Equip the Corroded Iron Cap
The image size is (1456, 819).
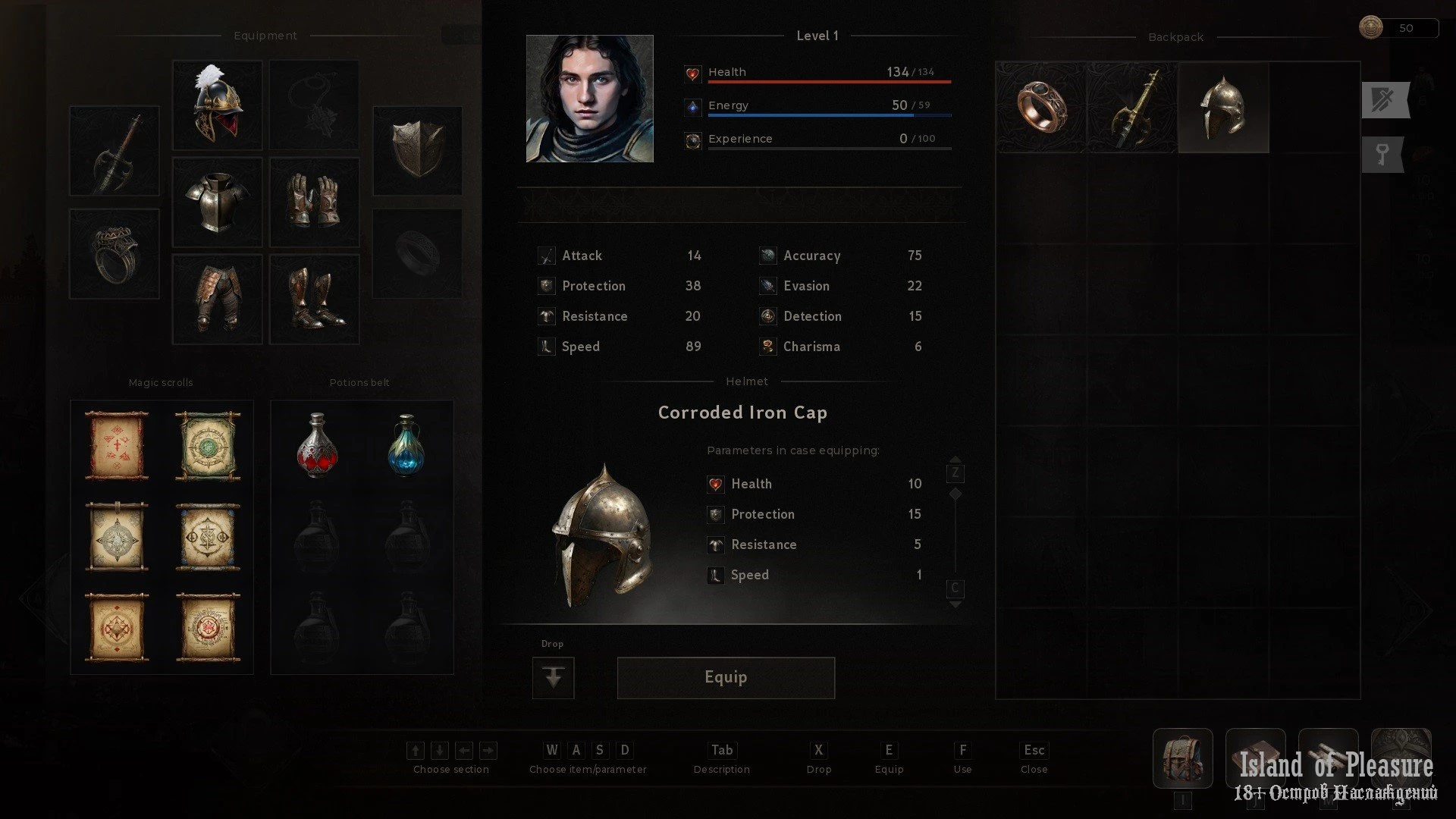(726, 677)
